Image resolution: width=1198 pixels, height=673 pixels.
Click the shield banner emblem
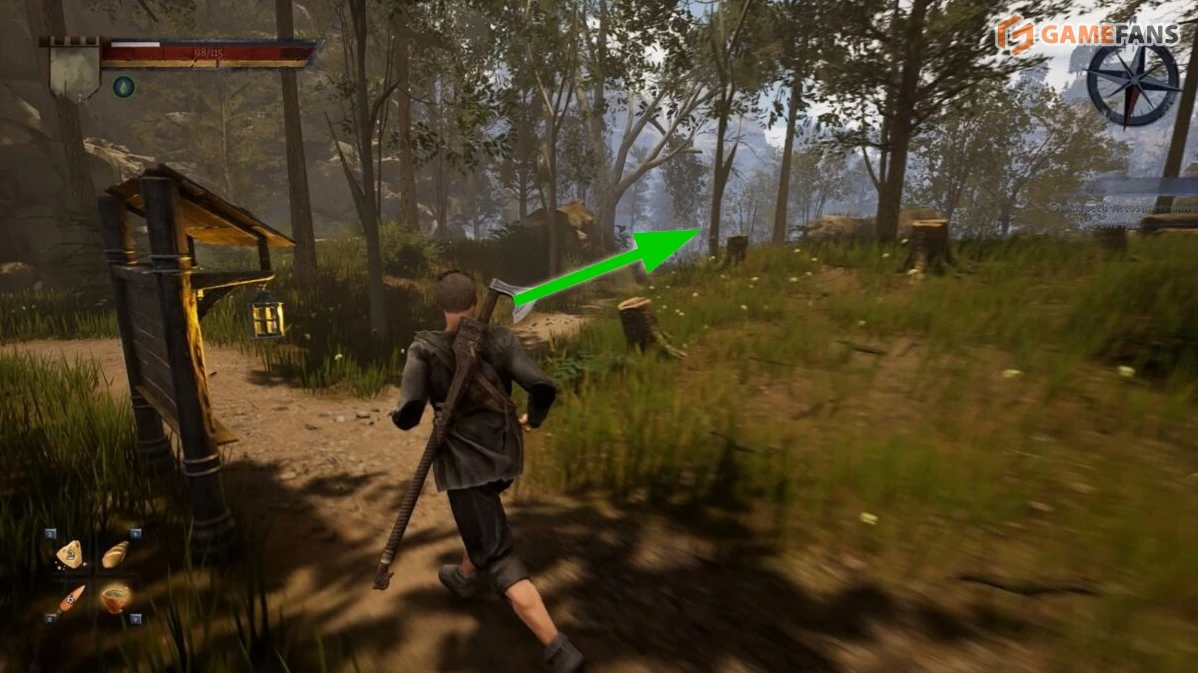coord(74,66)
